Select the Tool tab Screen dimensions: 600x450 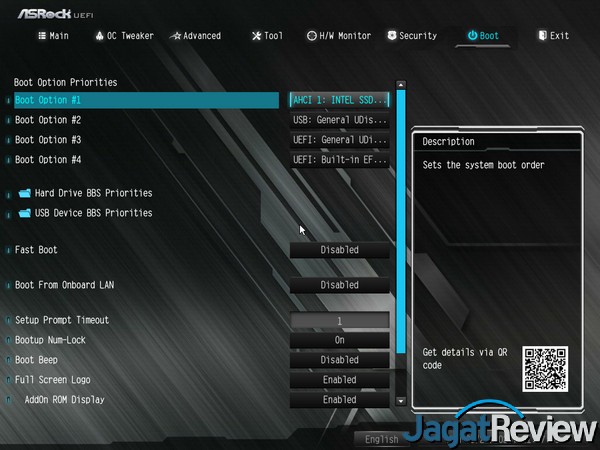(267, 36)
